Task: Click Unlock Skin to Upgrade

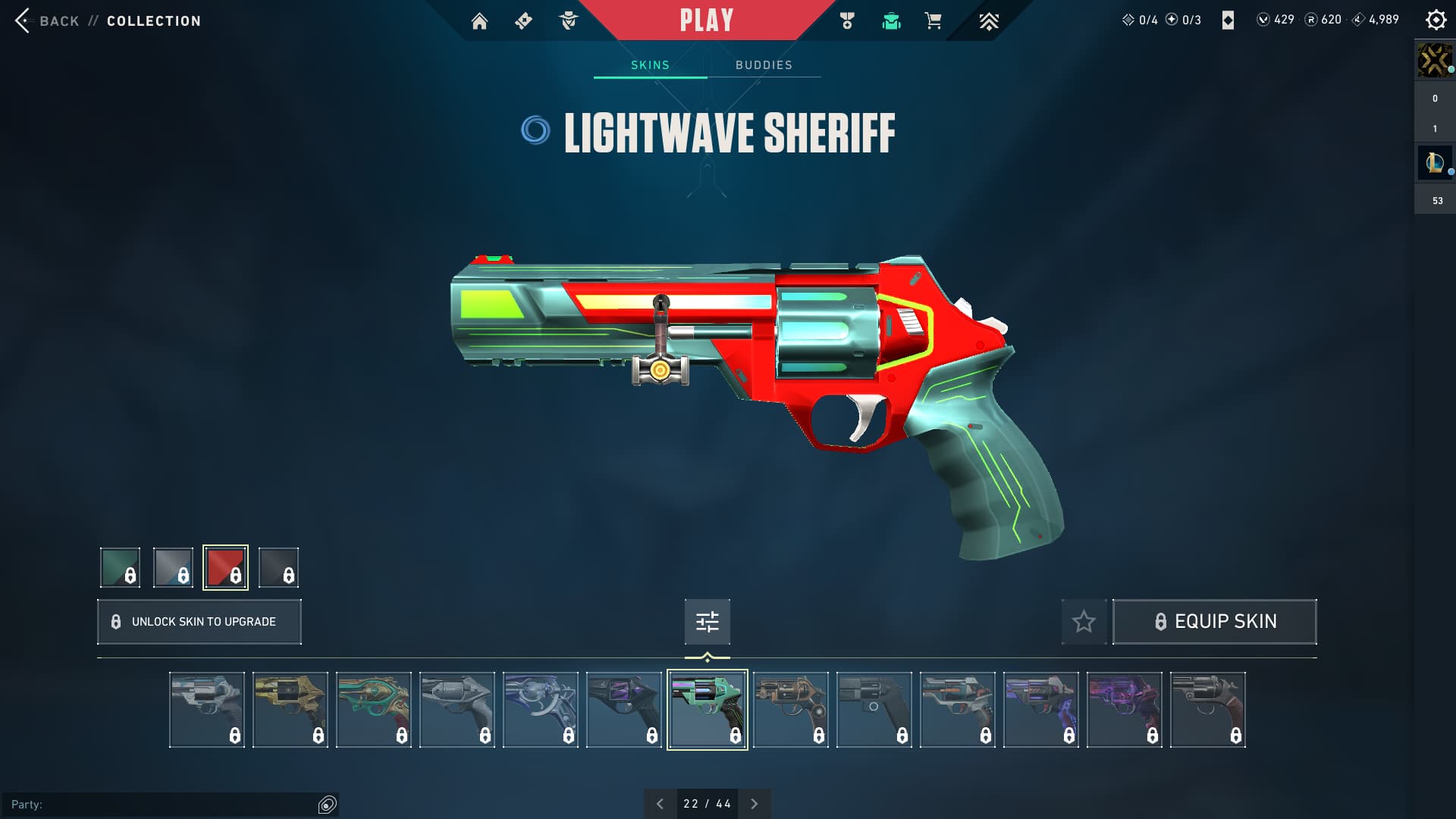Action: (x=199, y=622)
